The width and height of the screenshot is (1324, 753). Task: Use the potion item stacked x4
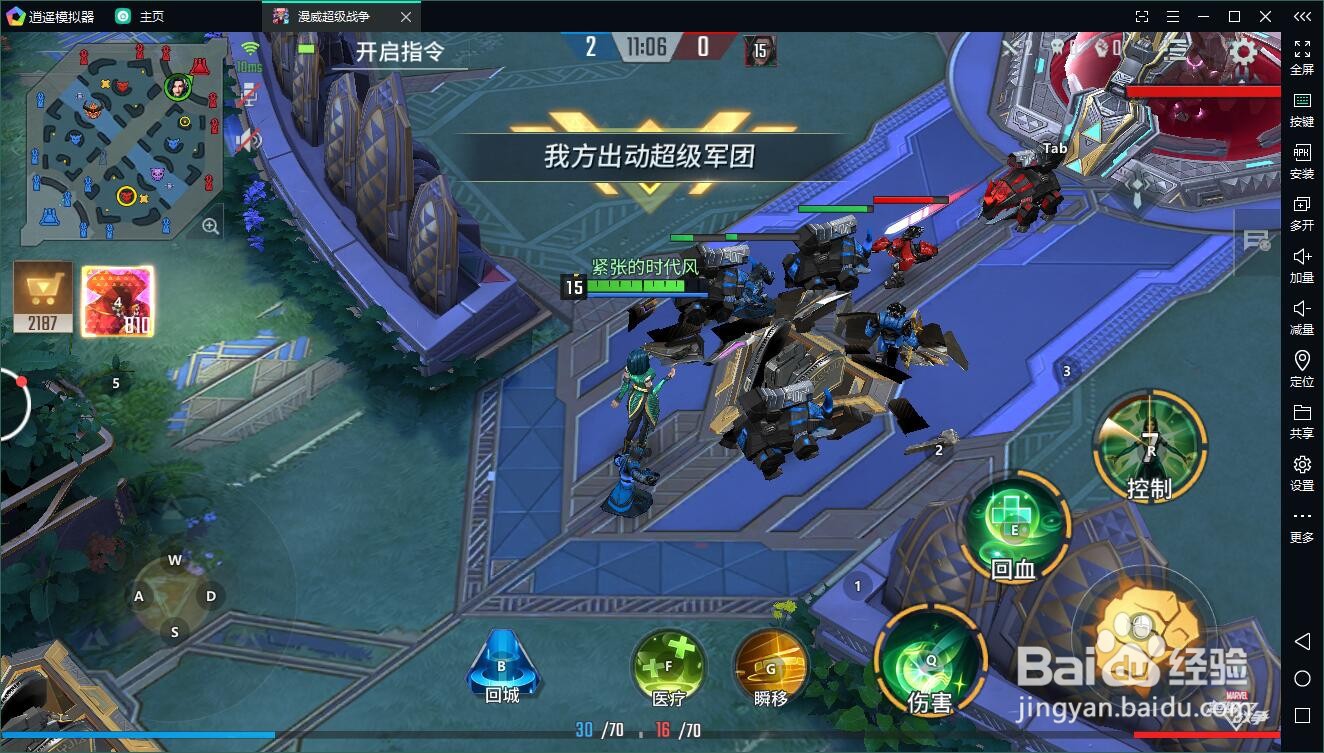click(x=118, y=298)
